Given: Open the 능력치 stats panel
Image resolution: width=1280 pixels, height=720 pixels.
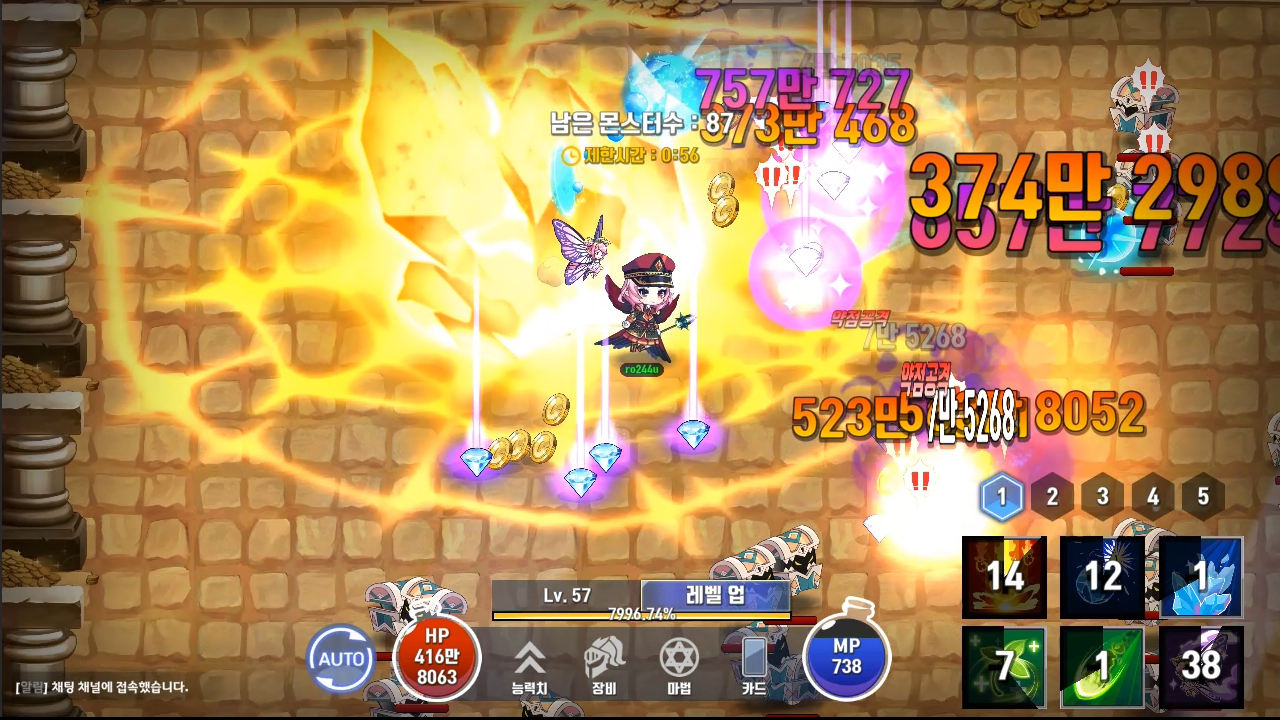Looking at the screenshot, I should [x=531, y=660].
